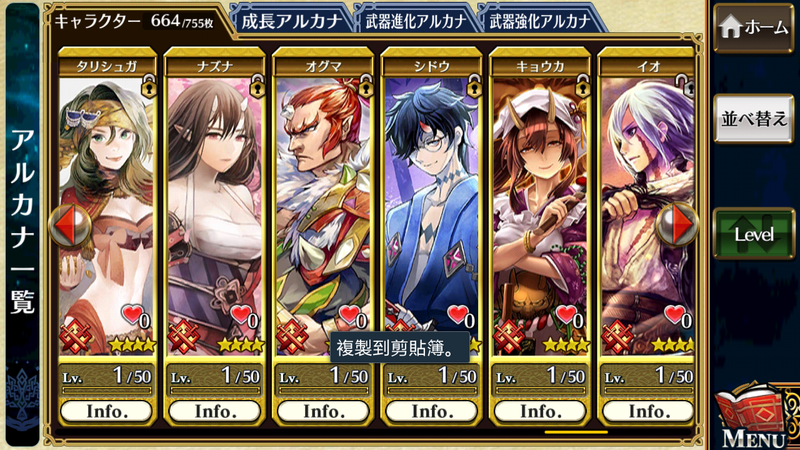
Task: Show the previous page with the left arrow
Action: coord(70,226)
